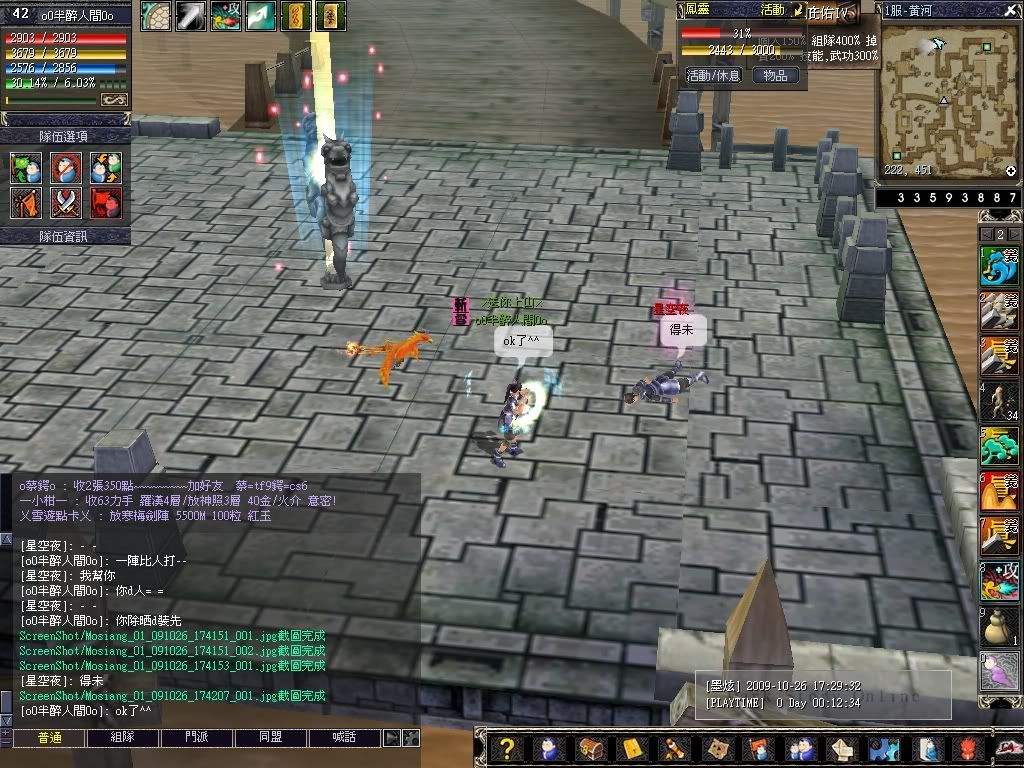Click the crossed swords team option icon

tap(66, 203)
